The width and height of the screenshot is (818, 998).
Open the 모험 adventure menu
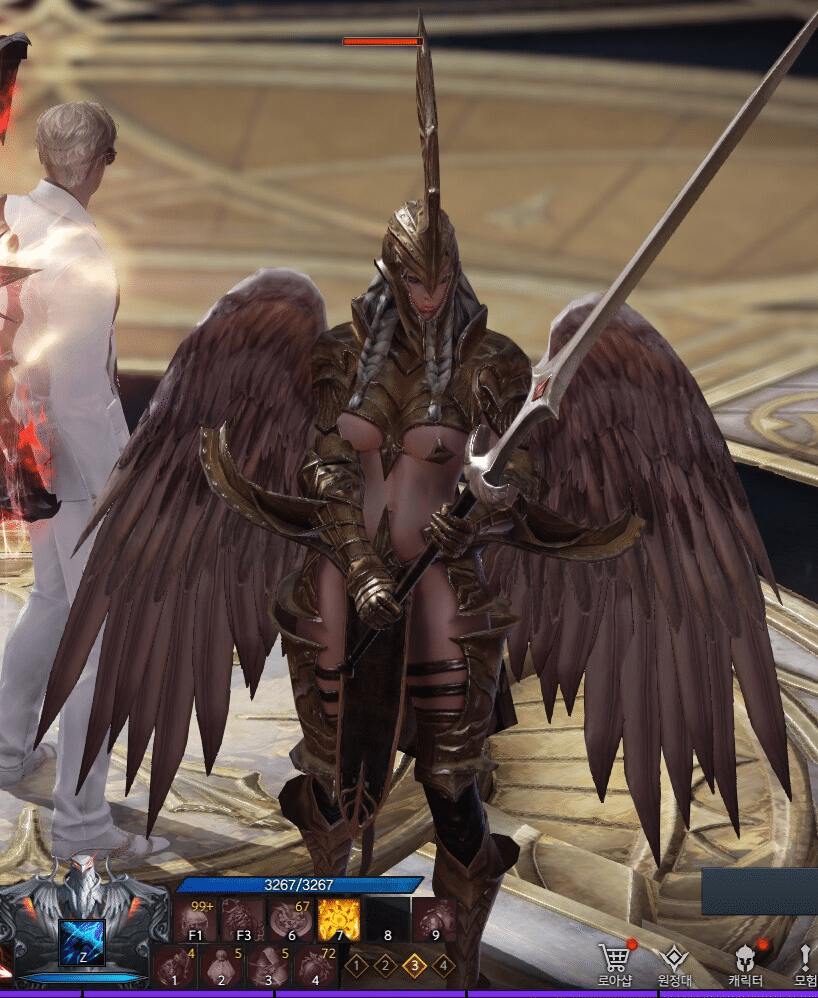coord(806,960)
